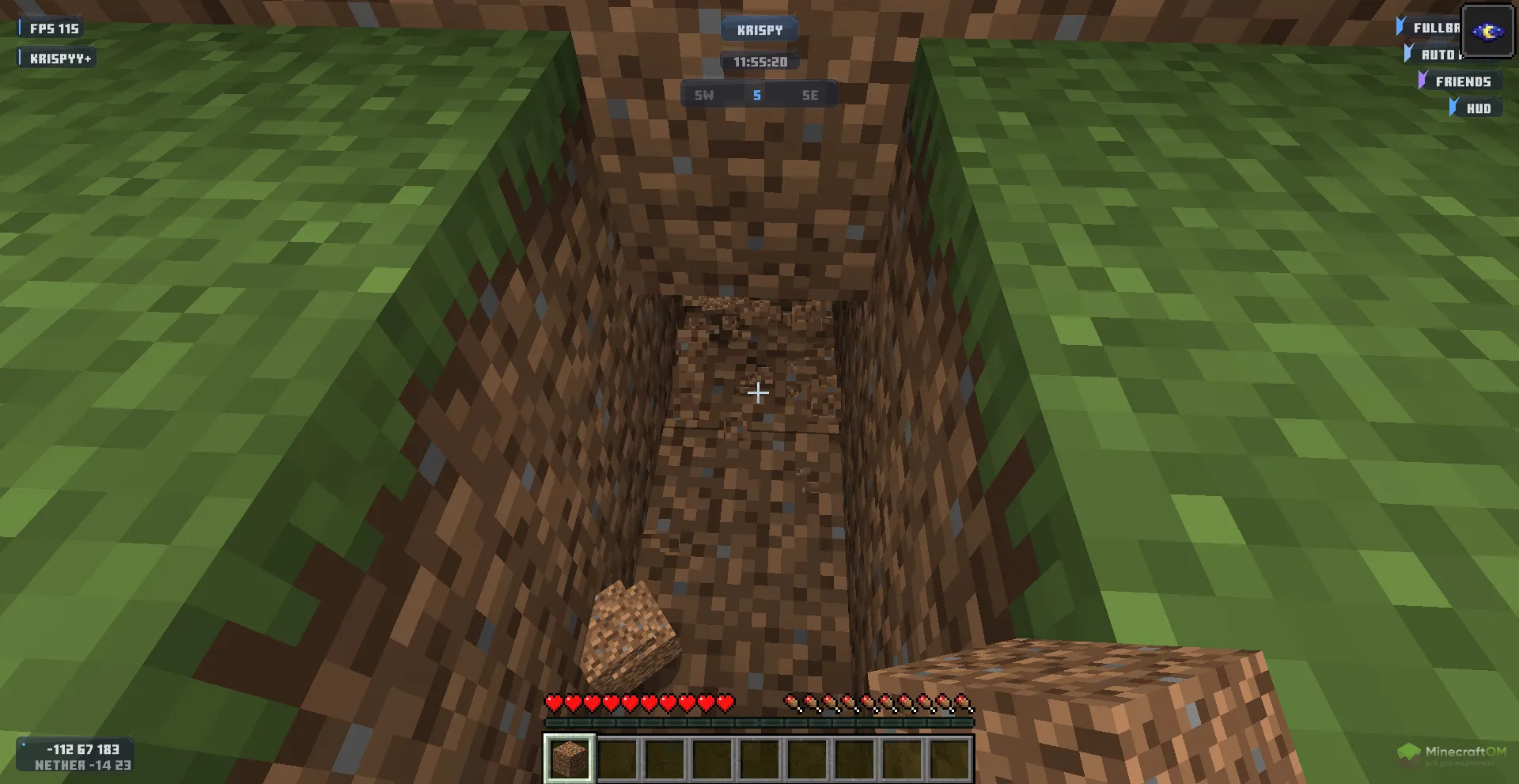Select the dirt block hotbar slot

tap(569, 758)
